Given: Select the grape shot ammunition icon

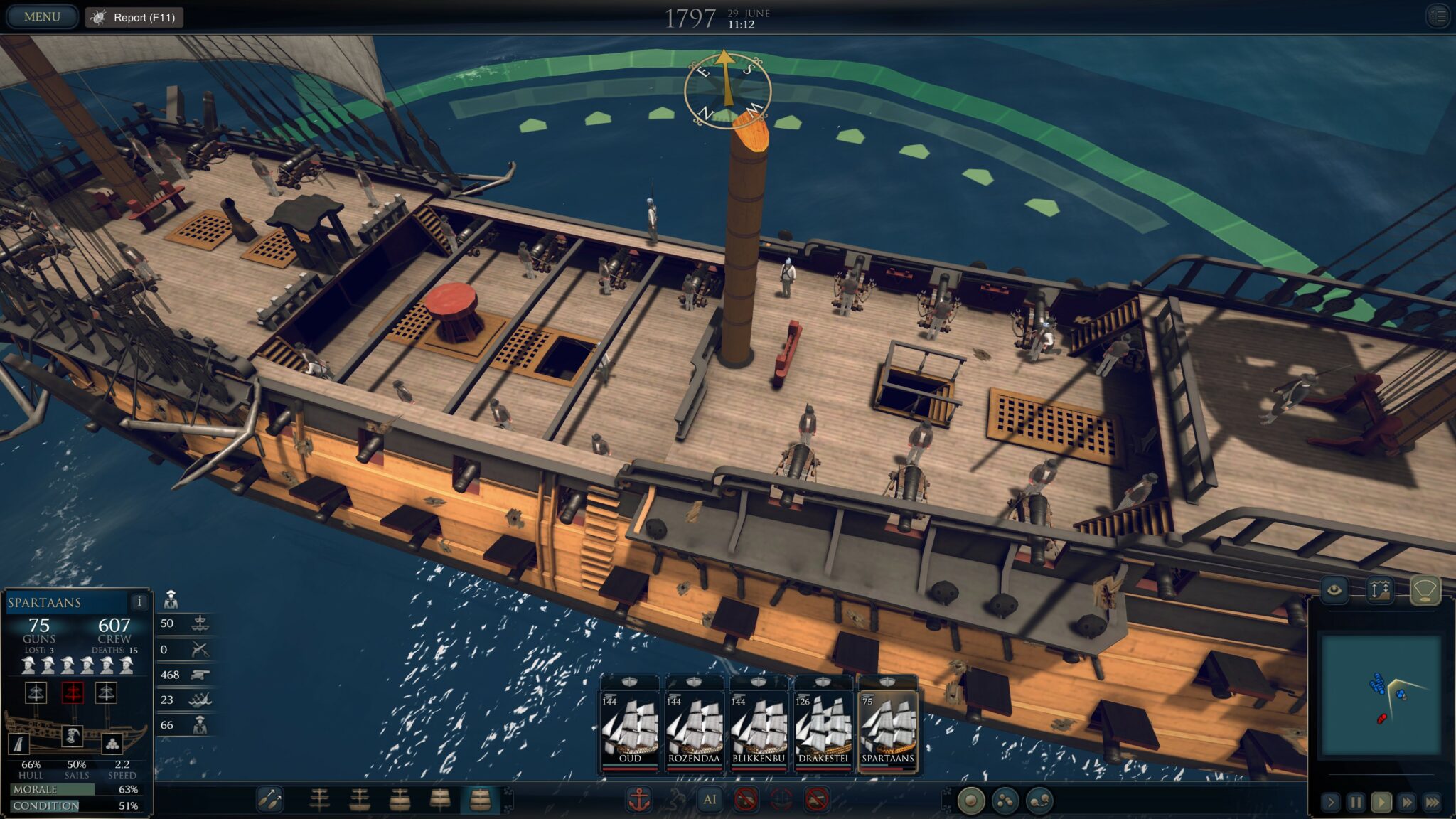Looking at the screenshot, I should tap(1005, 801).
